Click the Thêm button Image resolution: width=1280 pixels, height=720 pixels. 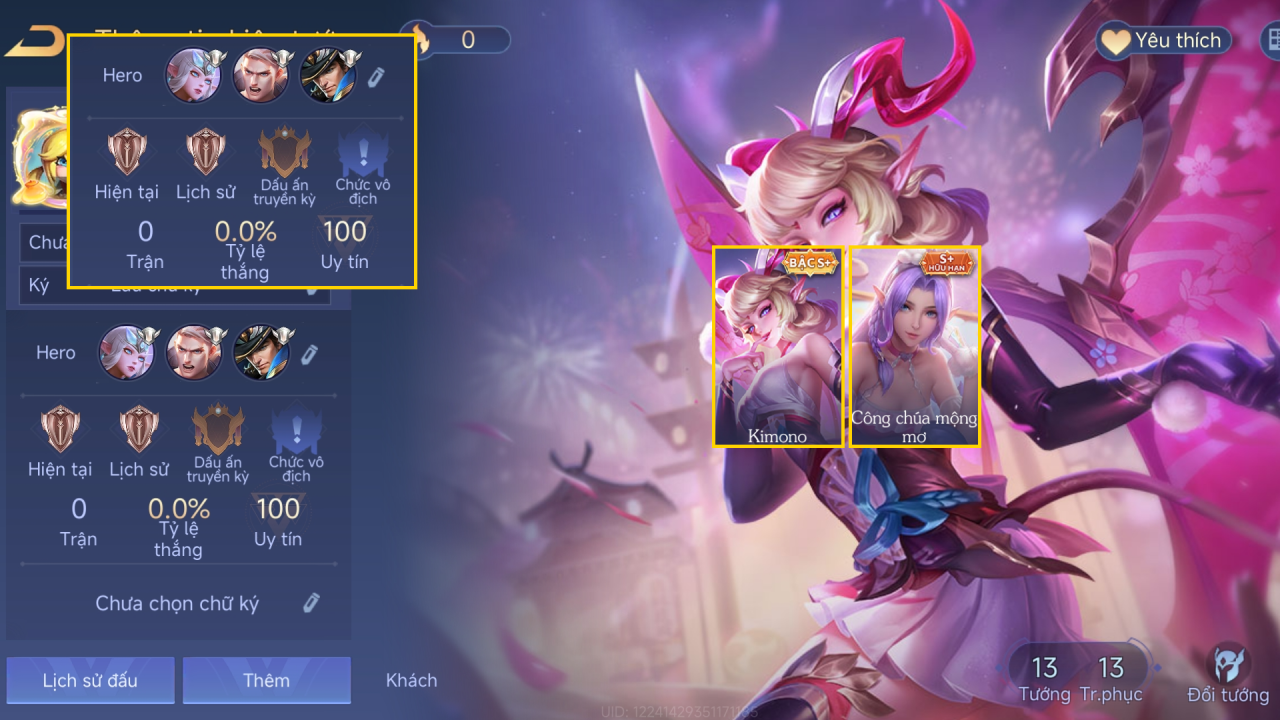click(x=266, y=680)
